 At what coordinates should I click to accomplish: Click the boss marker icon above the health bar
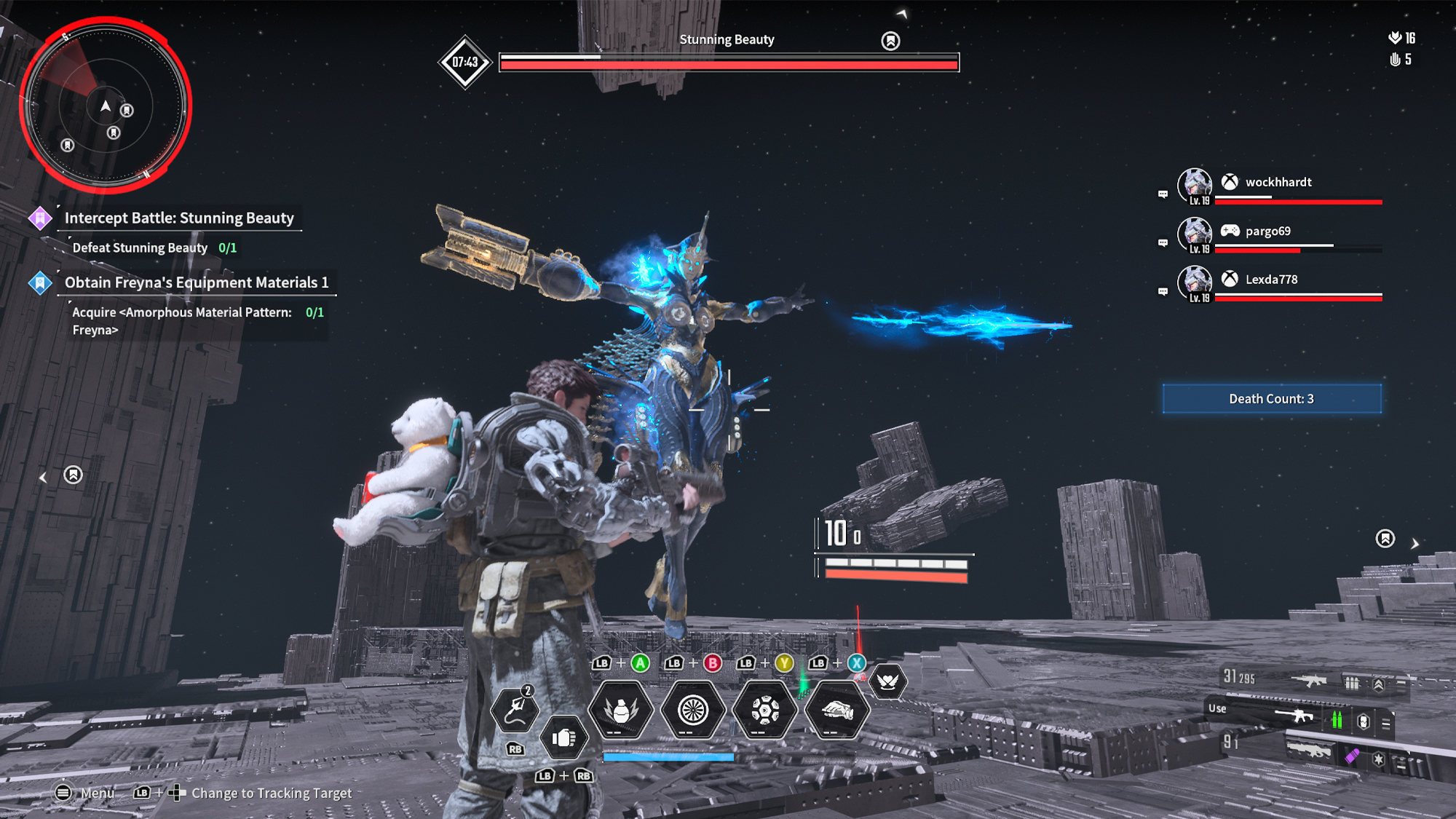tap(890, 41)
